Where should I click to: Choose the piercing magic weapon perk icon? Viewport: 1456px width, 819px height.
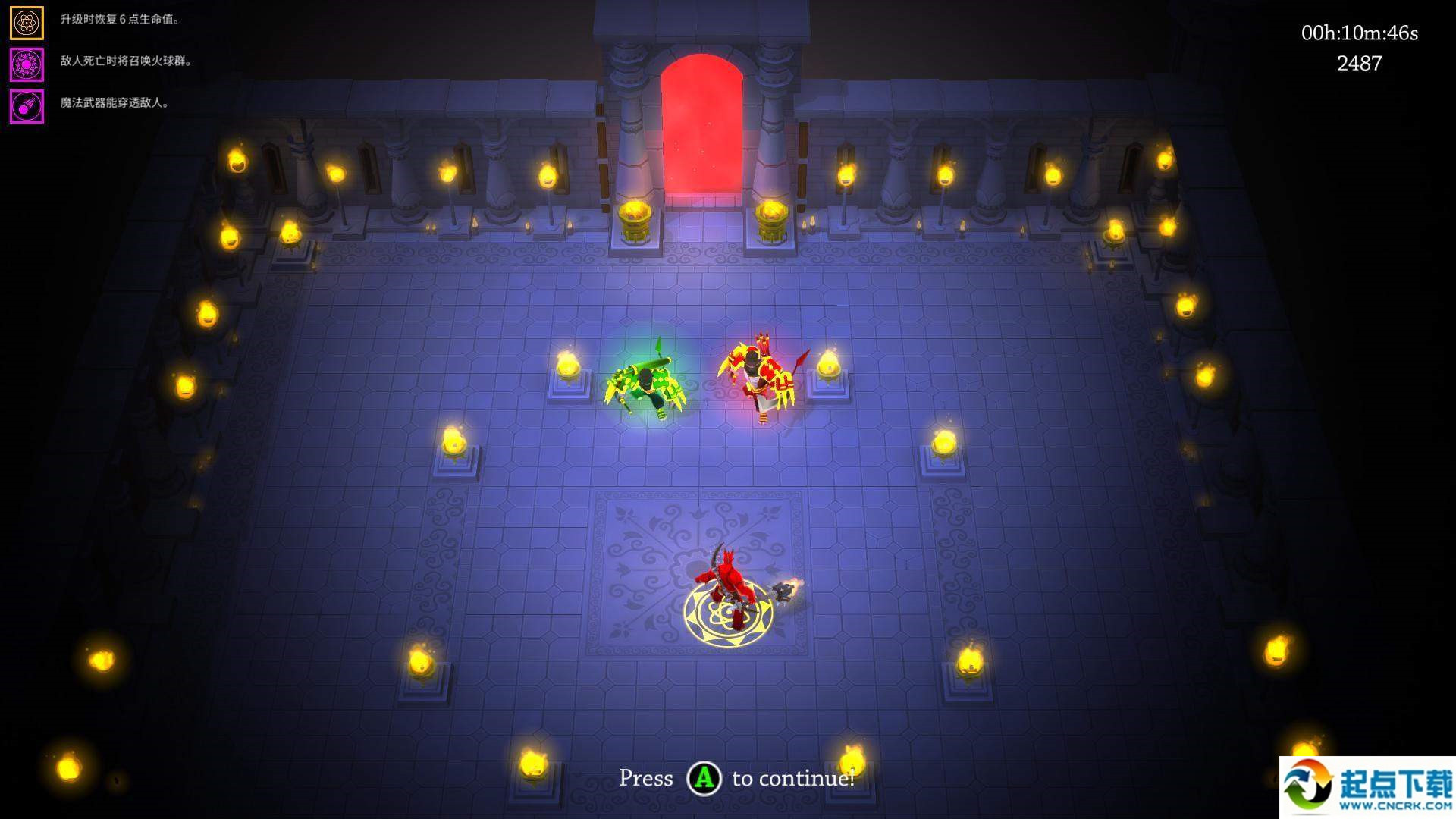click(x=27, y=107)
